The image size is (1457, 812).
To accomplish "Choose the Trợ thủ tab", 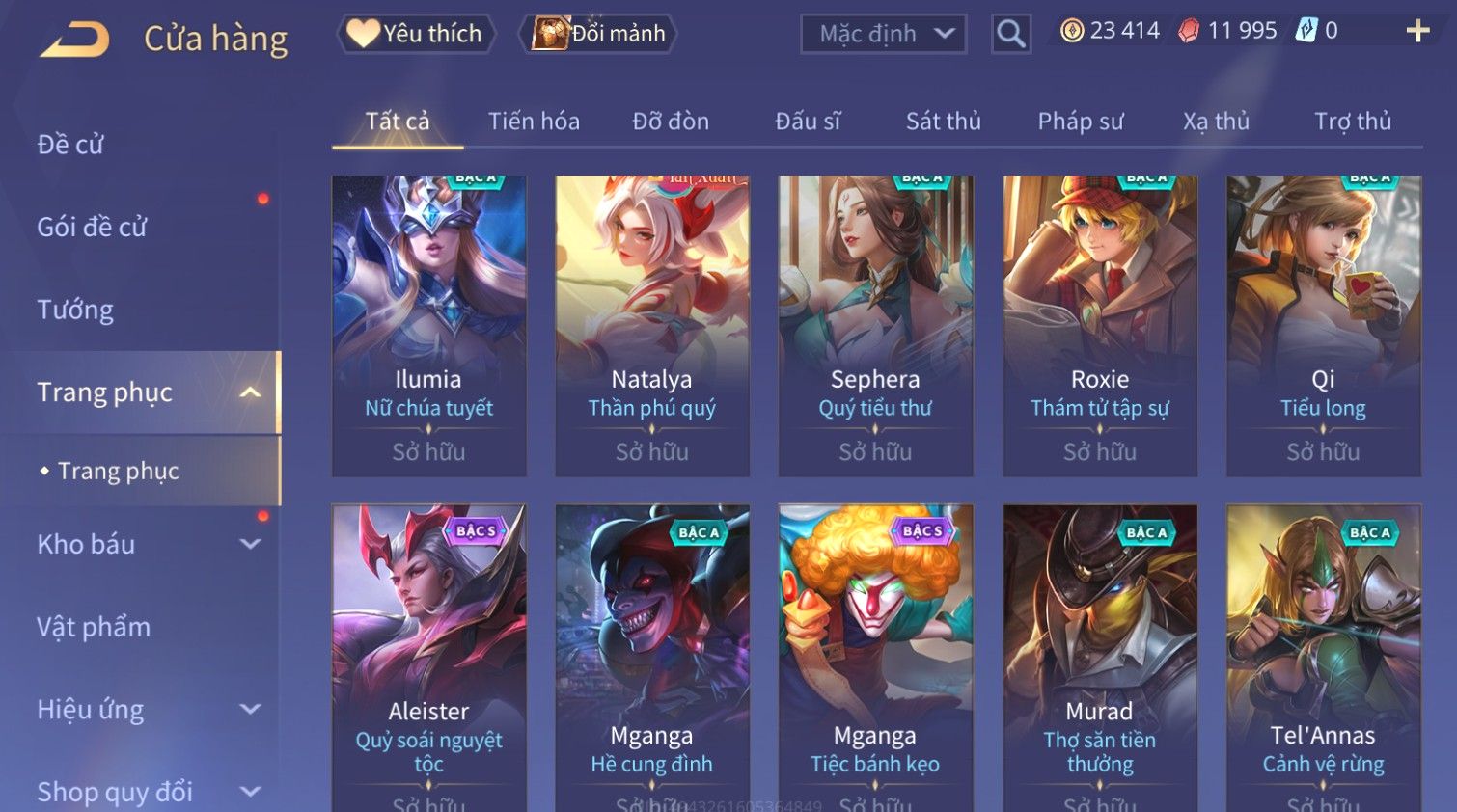I will tap(1352, 122).
